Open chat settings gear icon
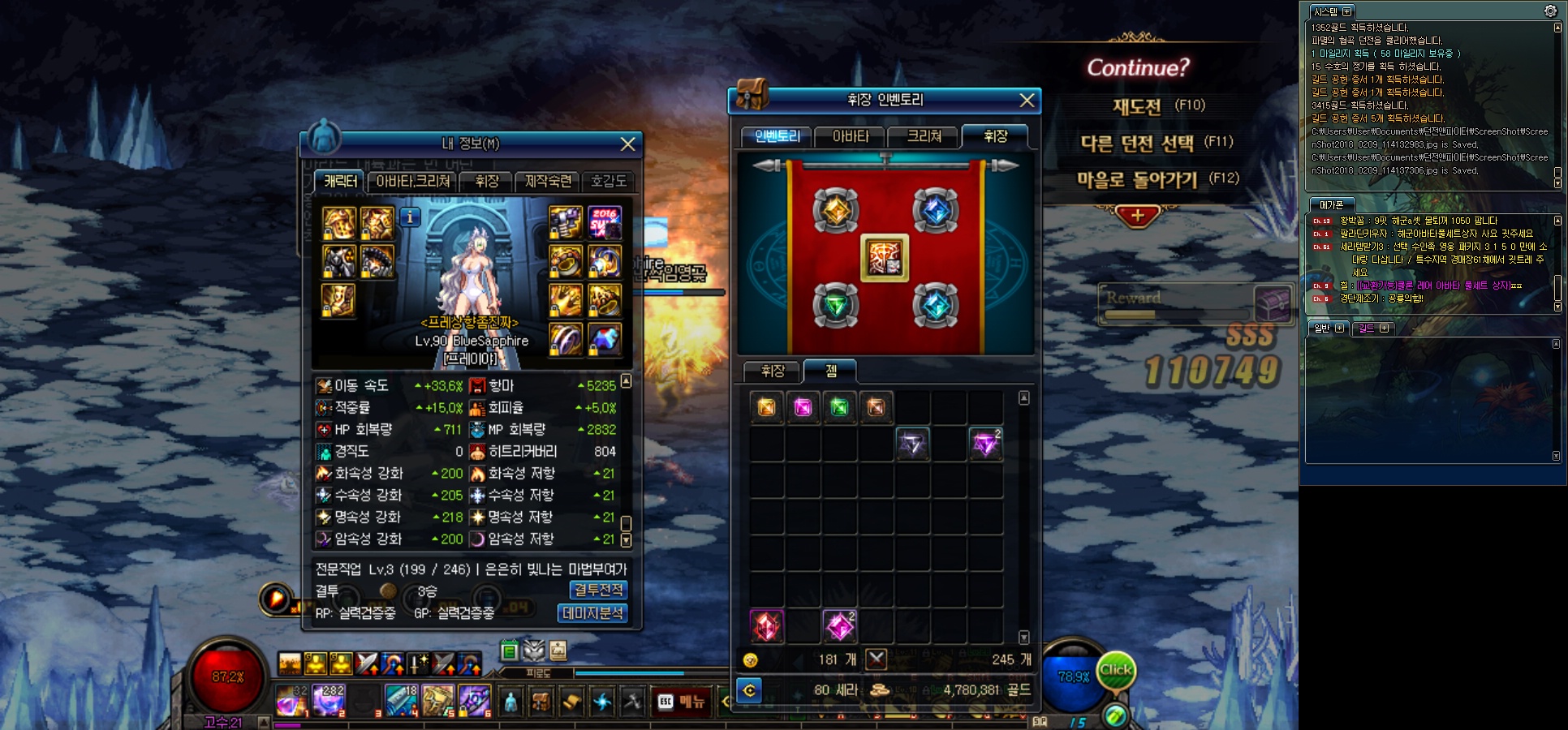Image resolution: width=1568 pixels, height=730 pixels. tap(1550, 11)
